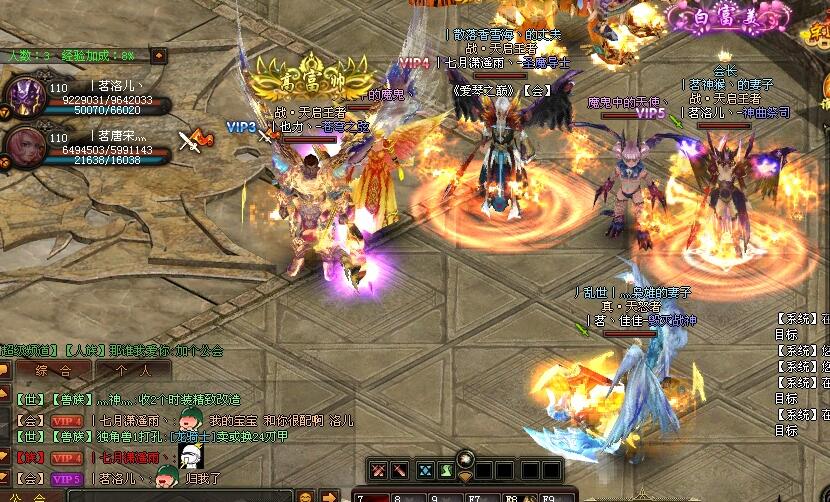830x502 pixels.
Task: Open the channel selector labeled 公会
Action: click(25, 496)
